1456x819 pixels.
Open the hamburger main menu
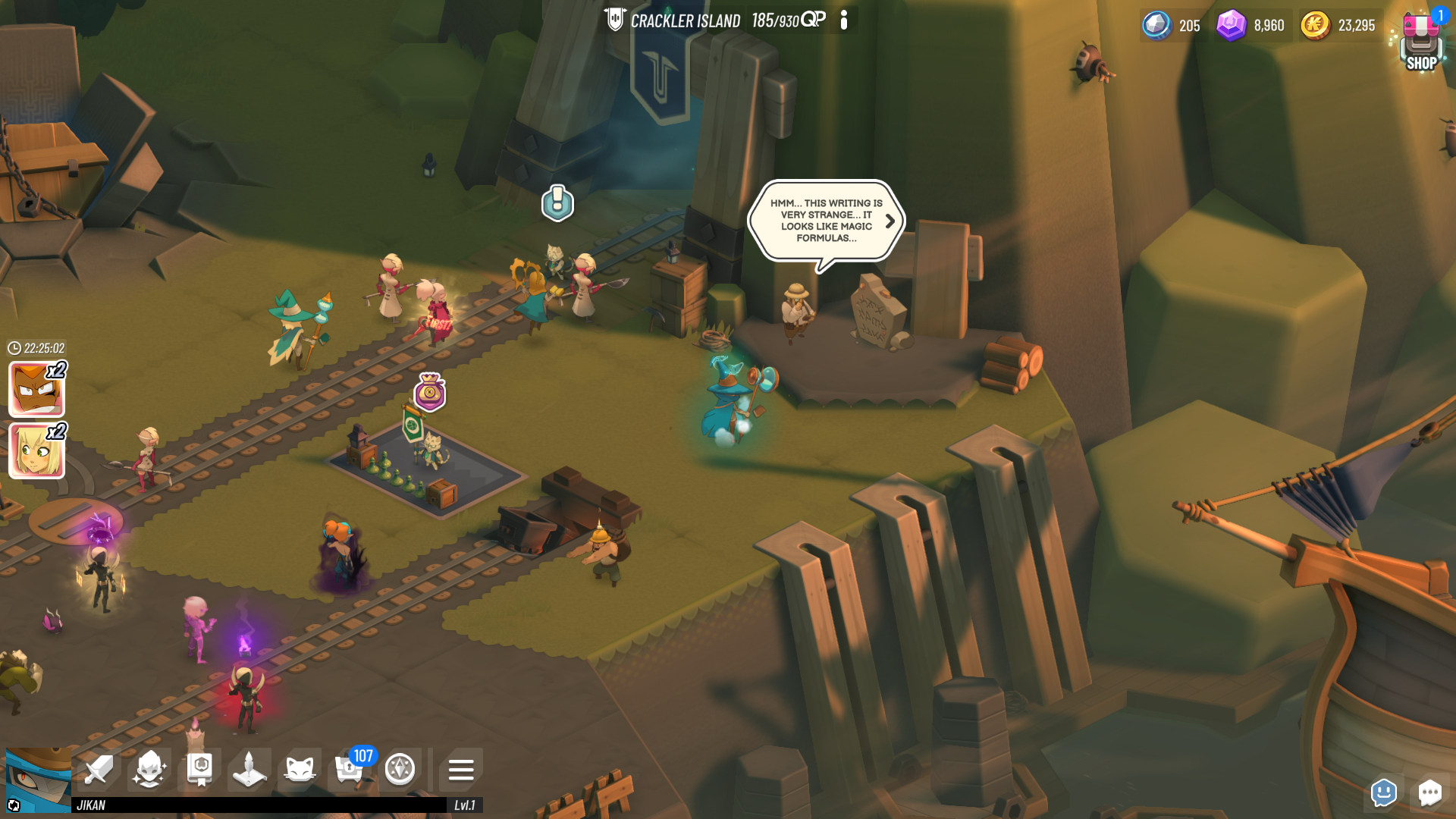tap(460, 770)
